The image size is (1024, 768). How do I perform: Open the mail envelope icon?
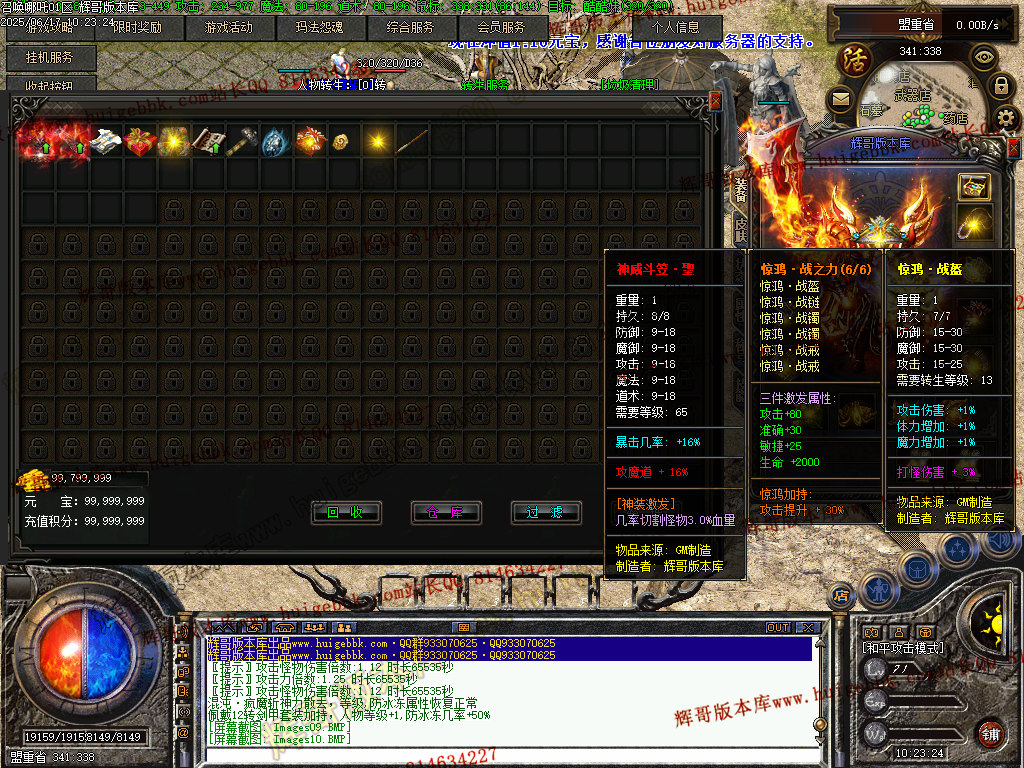[x=840, y=97]
